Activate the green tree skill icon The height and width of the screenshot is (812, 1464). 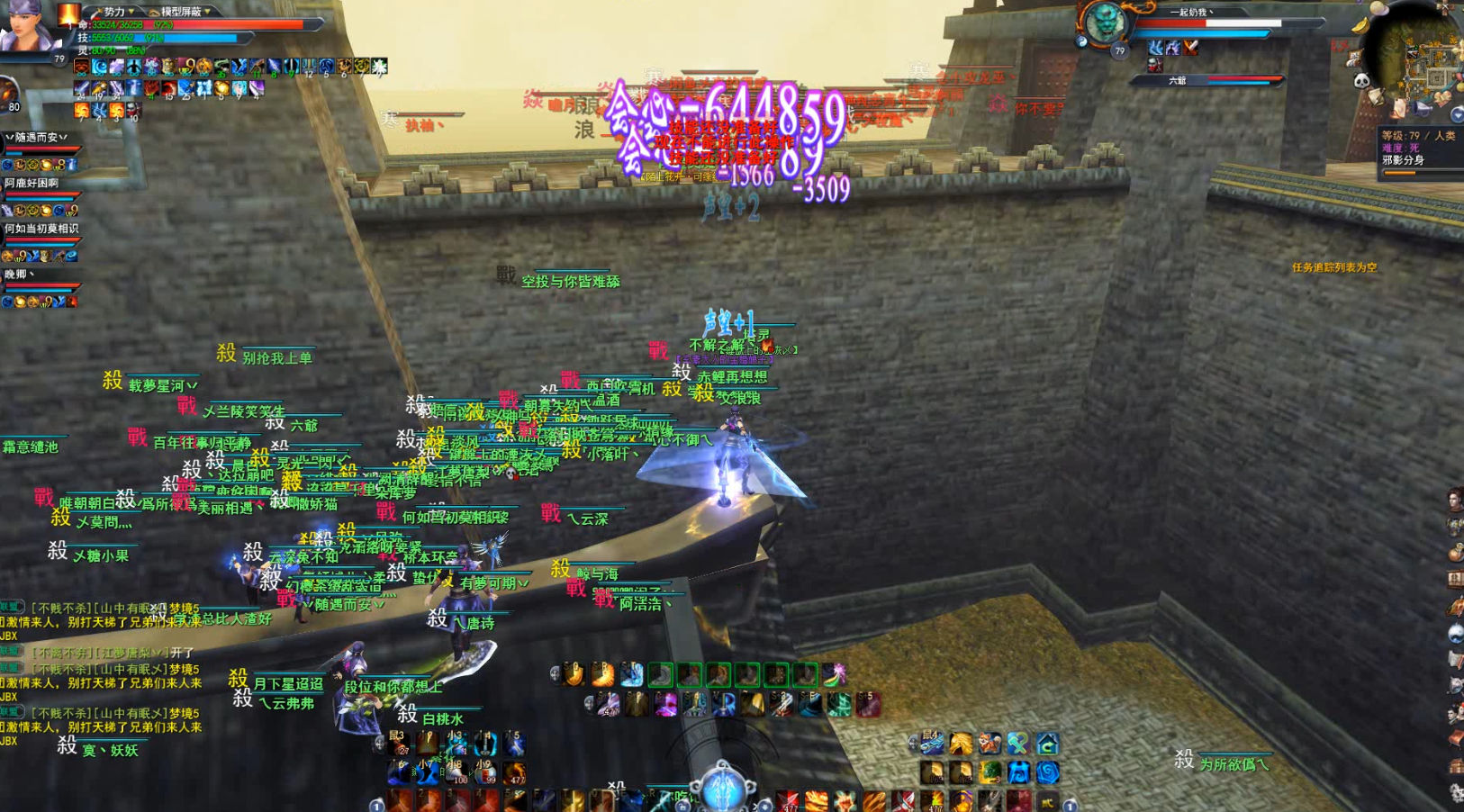click(x=990, y=772)
